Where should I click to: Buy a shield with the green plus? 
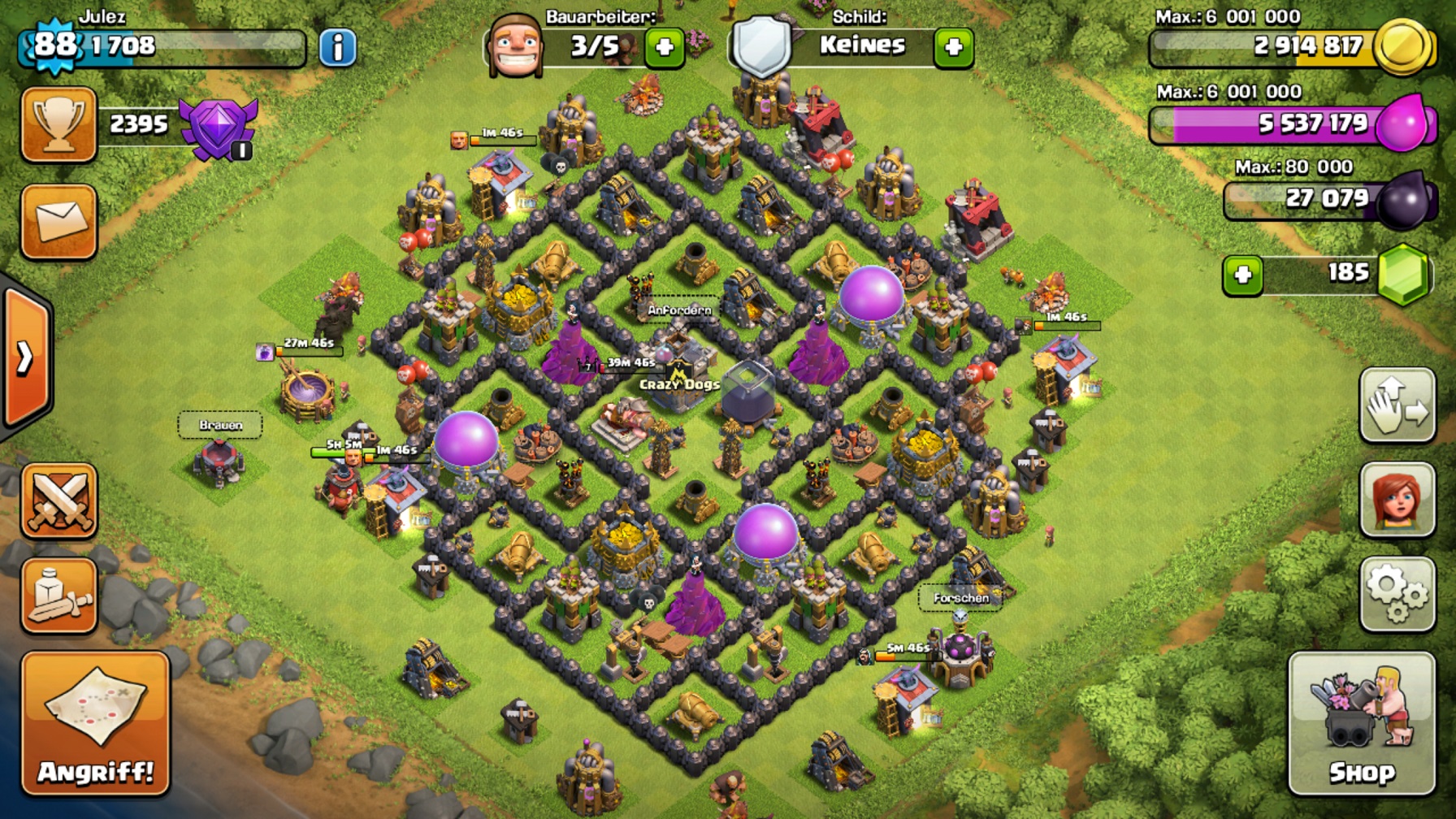click(x=953, y=47)
